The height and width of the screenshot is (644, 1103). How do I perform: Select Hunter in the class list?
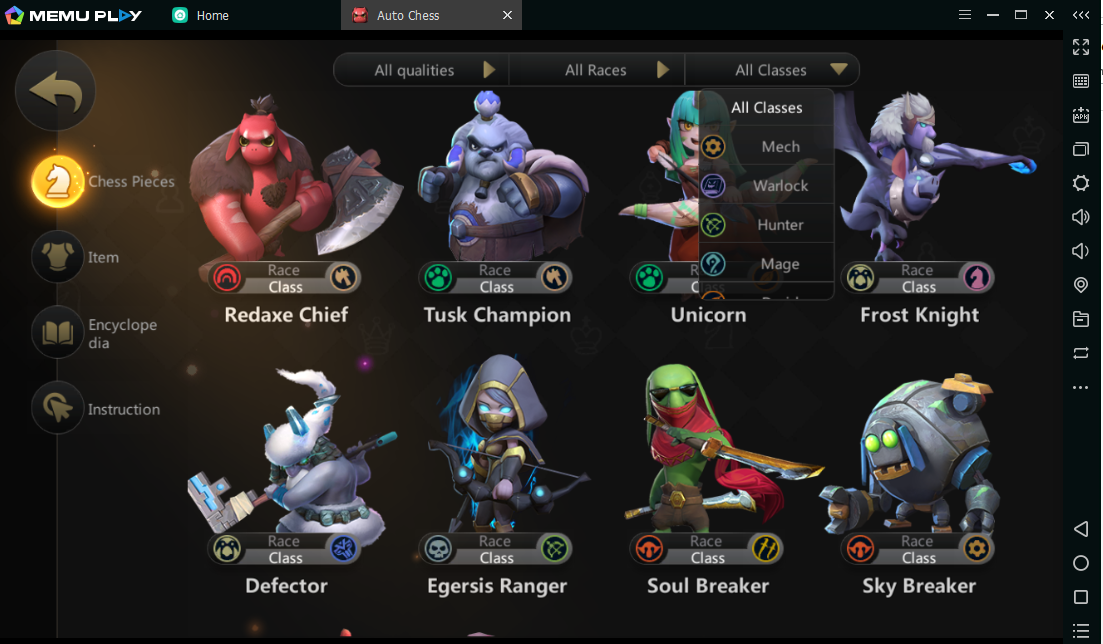click(x=766, y=225)
